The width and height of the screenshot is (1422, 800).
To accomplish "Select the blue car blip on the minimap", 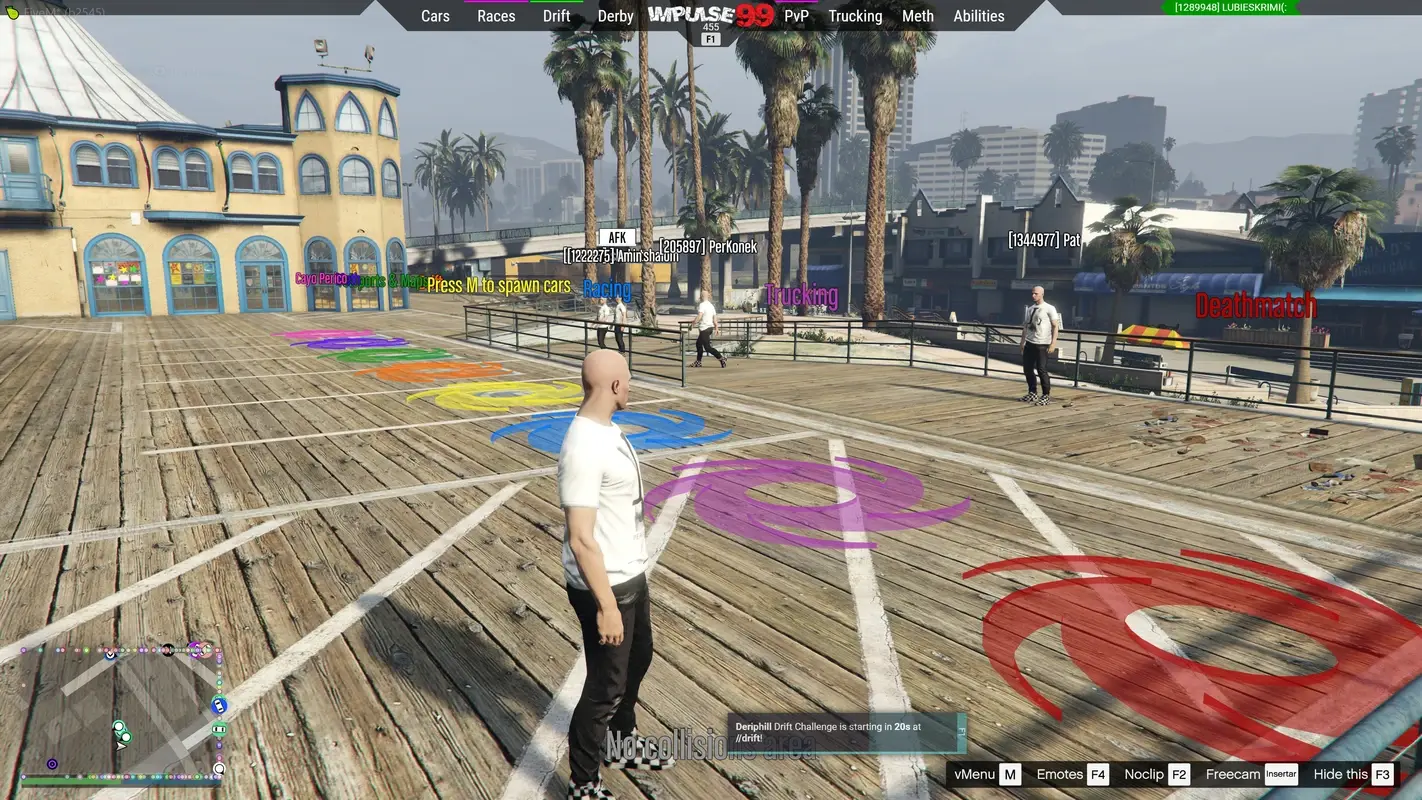I will tap(219, 705).
